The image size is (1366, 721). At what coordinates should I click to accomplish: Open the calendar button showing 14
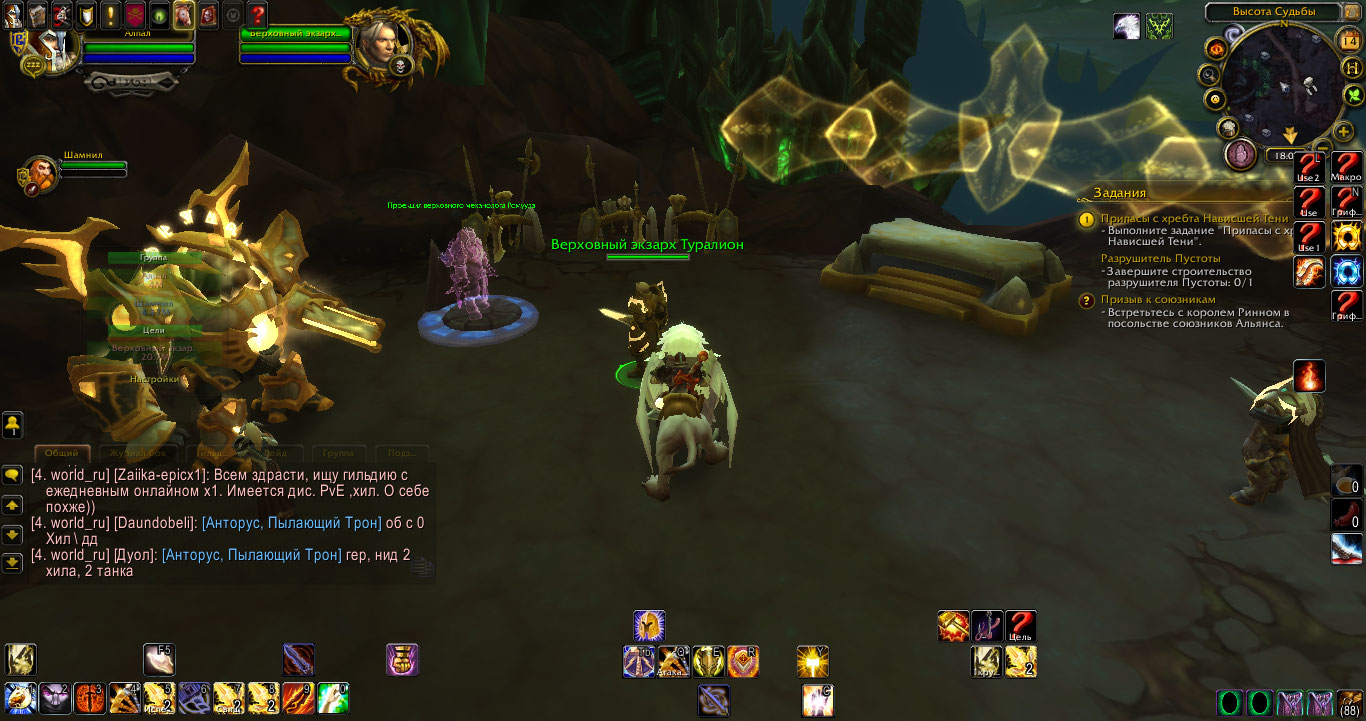pos(1349,40)
